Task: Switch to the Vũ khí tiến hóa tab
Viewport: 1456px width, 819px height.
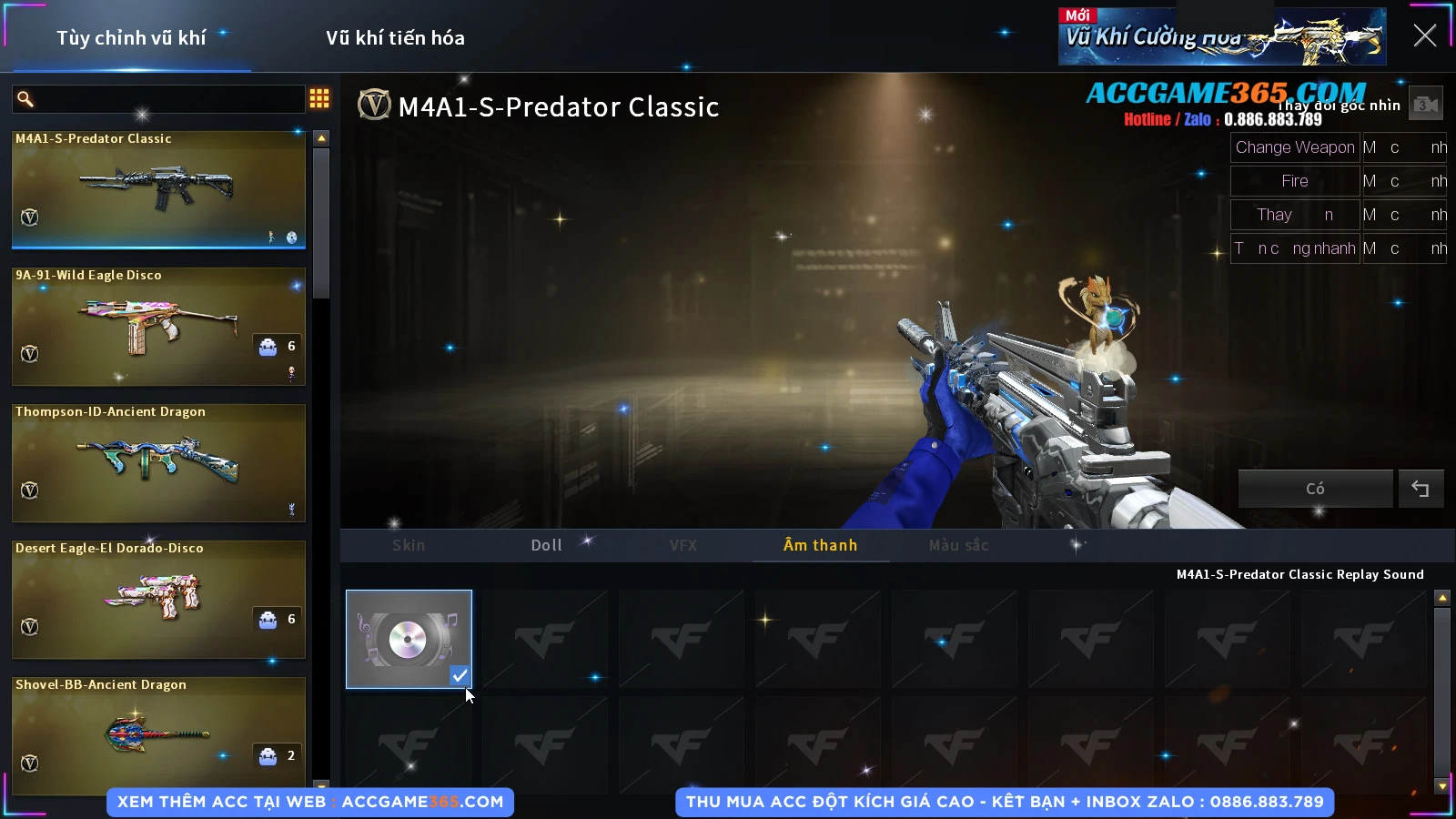Action: pos(395,38)
